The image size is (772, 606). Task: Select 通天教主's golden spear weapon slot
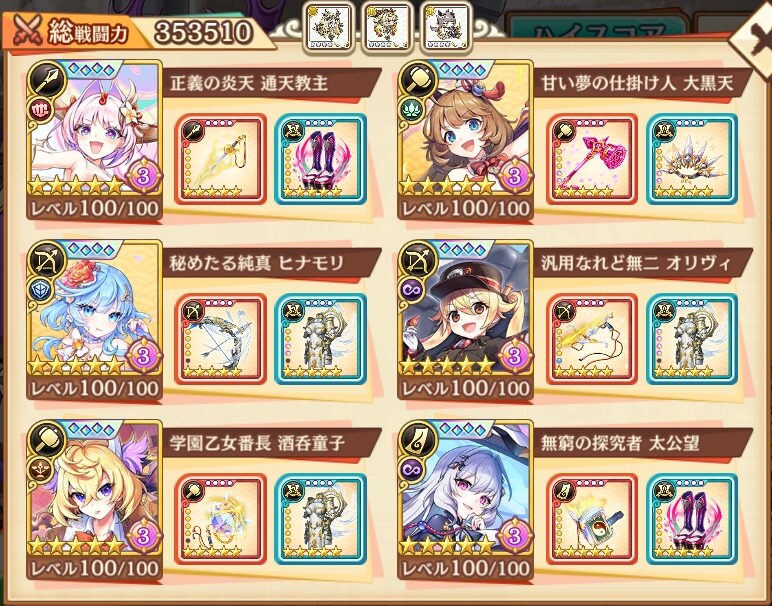[x=222, y=160]
